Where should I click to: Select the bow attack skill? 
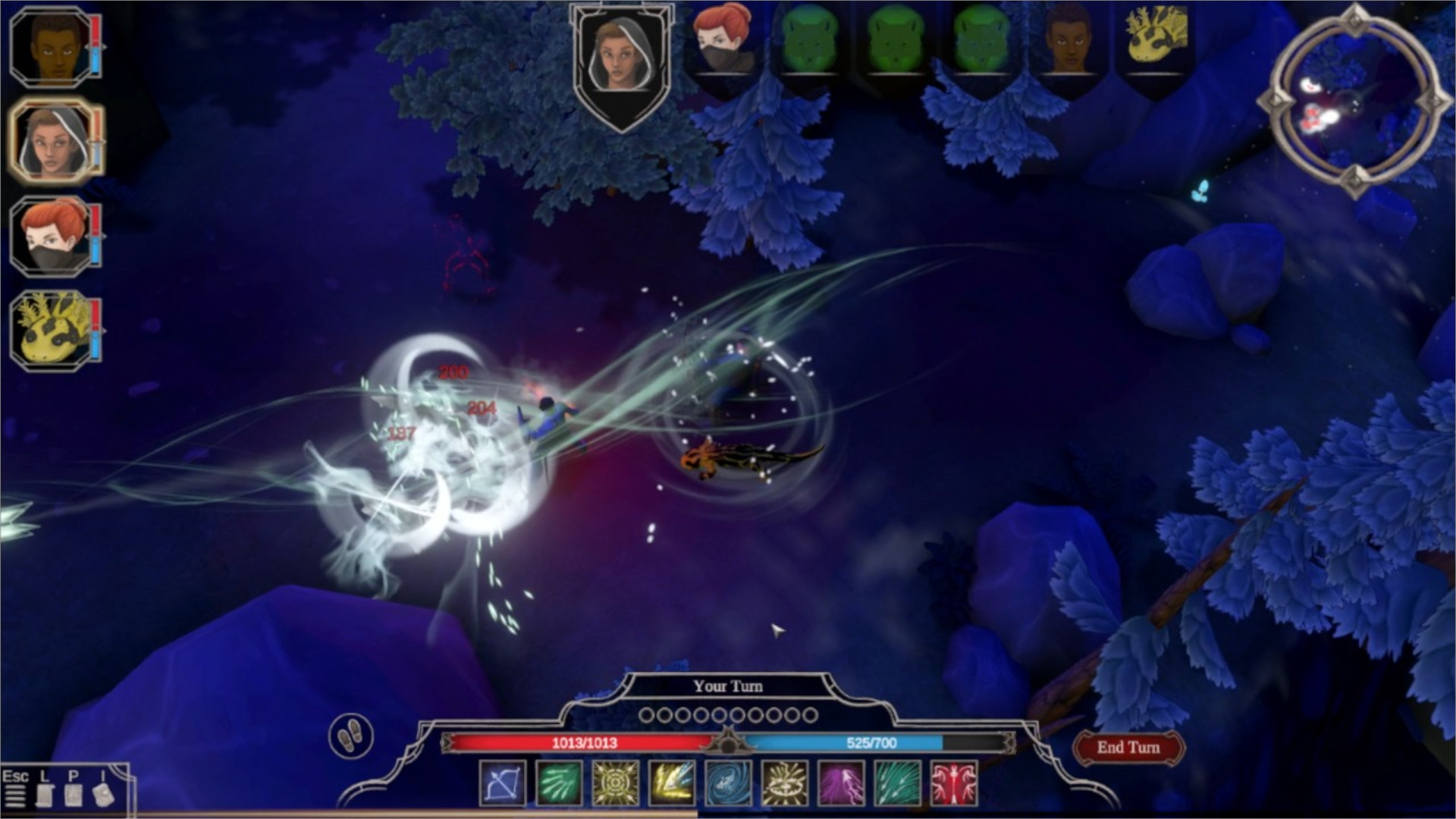click(x=504, y=785)
